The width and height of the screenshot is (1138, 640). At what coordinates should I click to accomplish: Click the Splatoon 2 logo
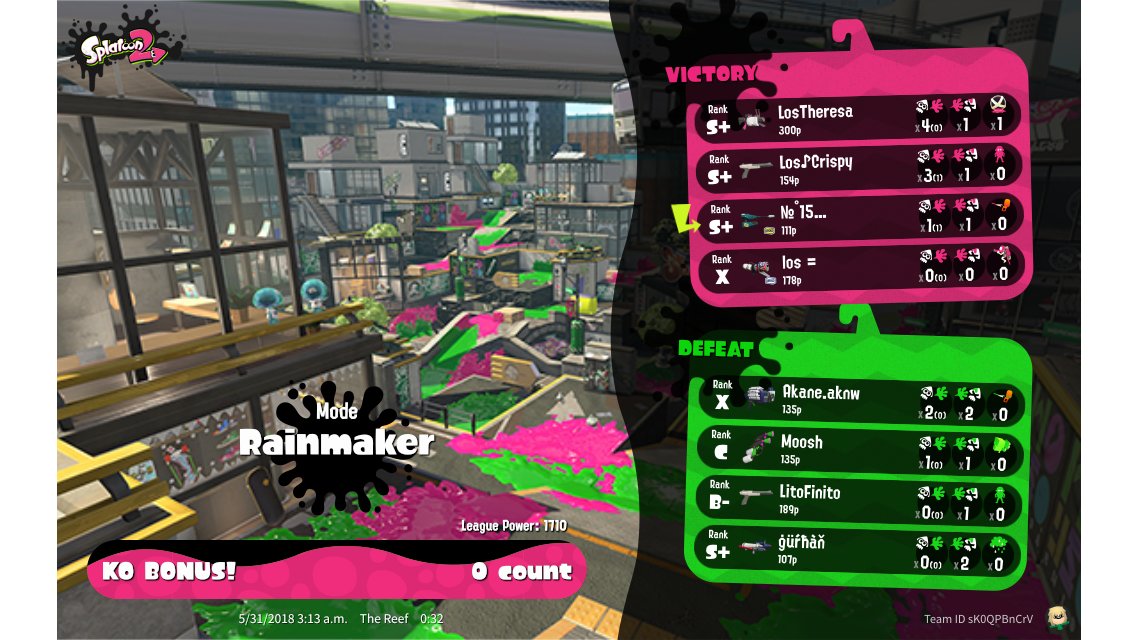coord(124,46)
